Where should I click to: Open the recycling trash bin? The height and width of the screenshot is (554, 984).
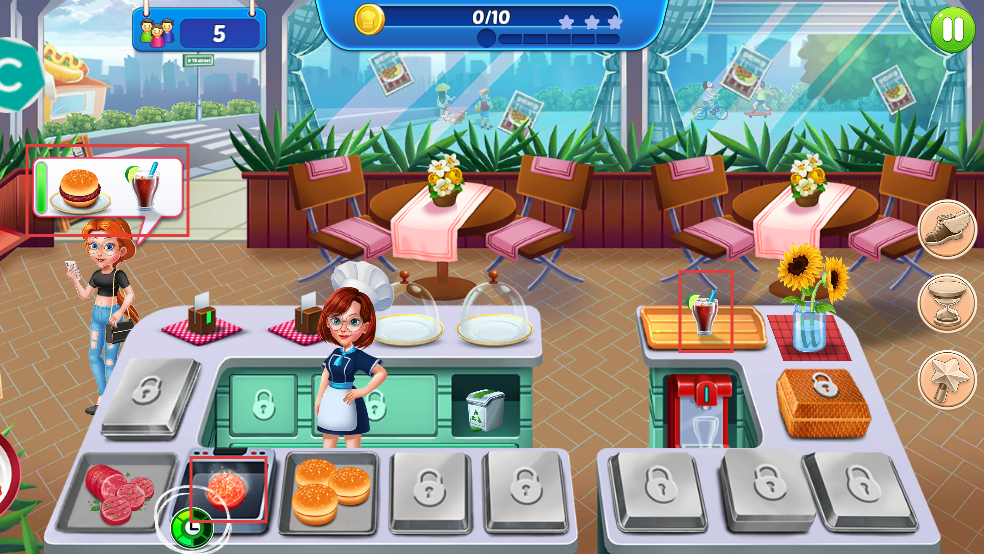click(x=485, y=407)
